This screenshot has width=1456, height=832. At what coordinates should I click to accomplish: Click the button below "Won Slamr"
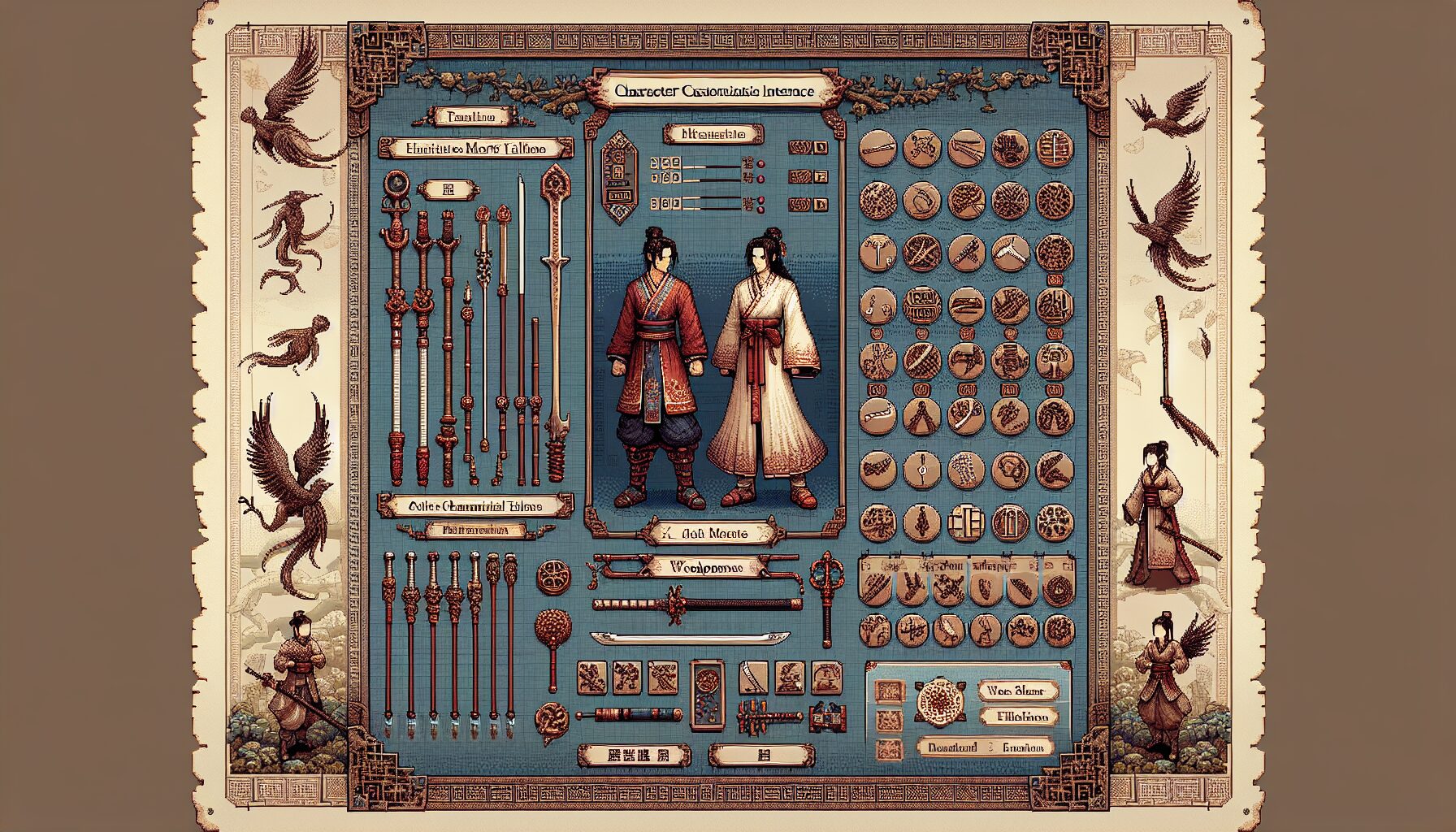1020,717
